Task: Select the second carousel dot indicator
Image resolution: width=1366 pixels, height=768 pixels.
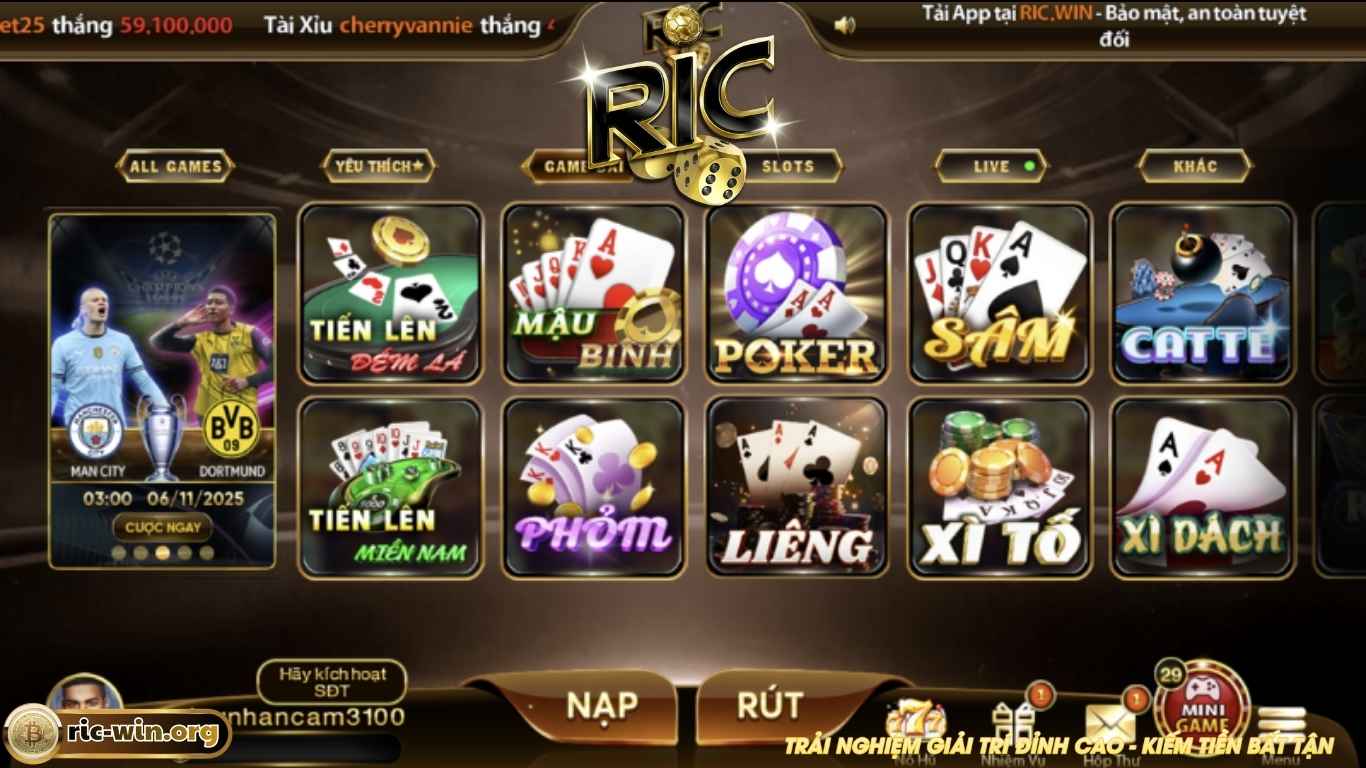Action: pos(140,552)
